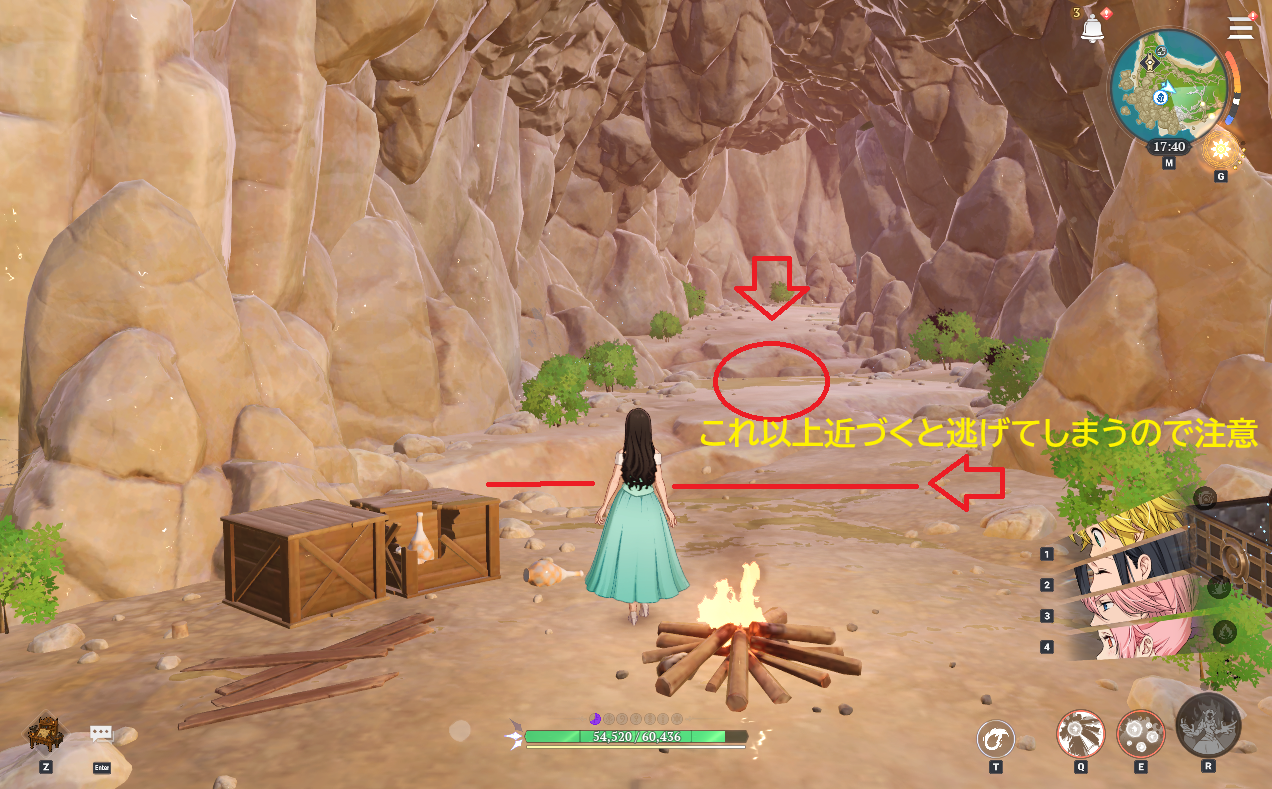Open the workbench crafting icon
Viewport: 1272px width, 789px height.
(45, 733)
